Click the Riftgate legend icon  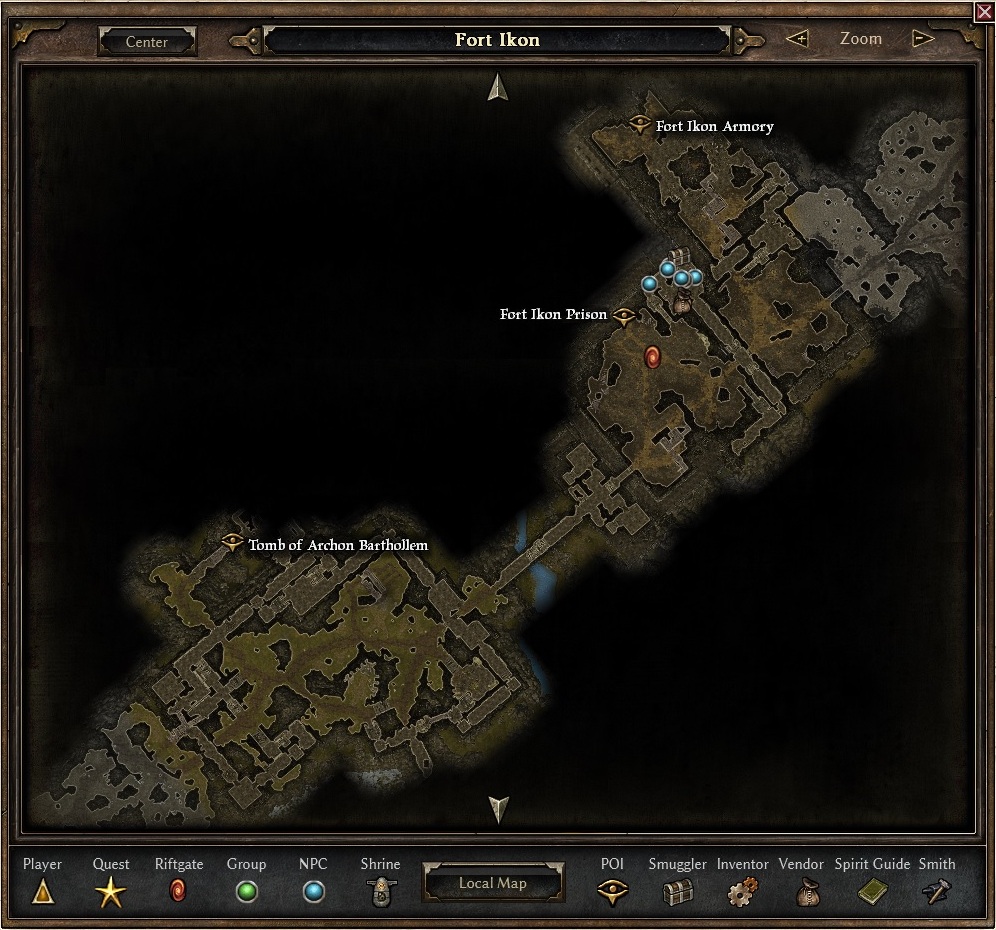[178, 889]
